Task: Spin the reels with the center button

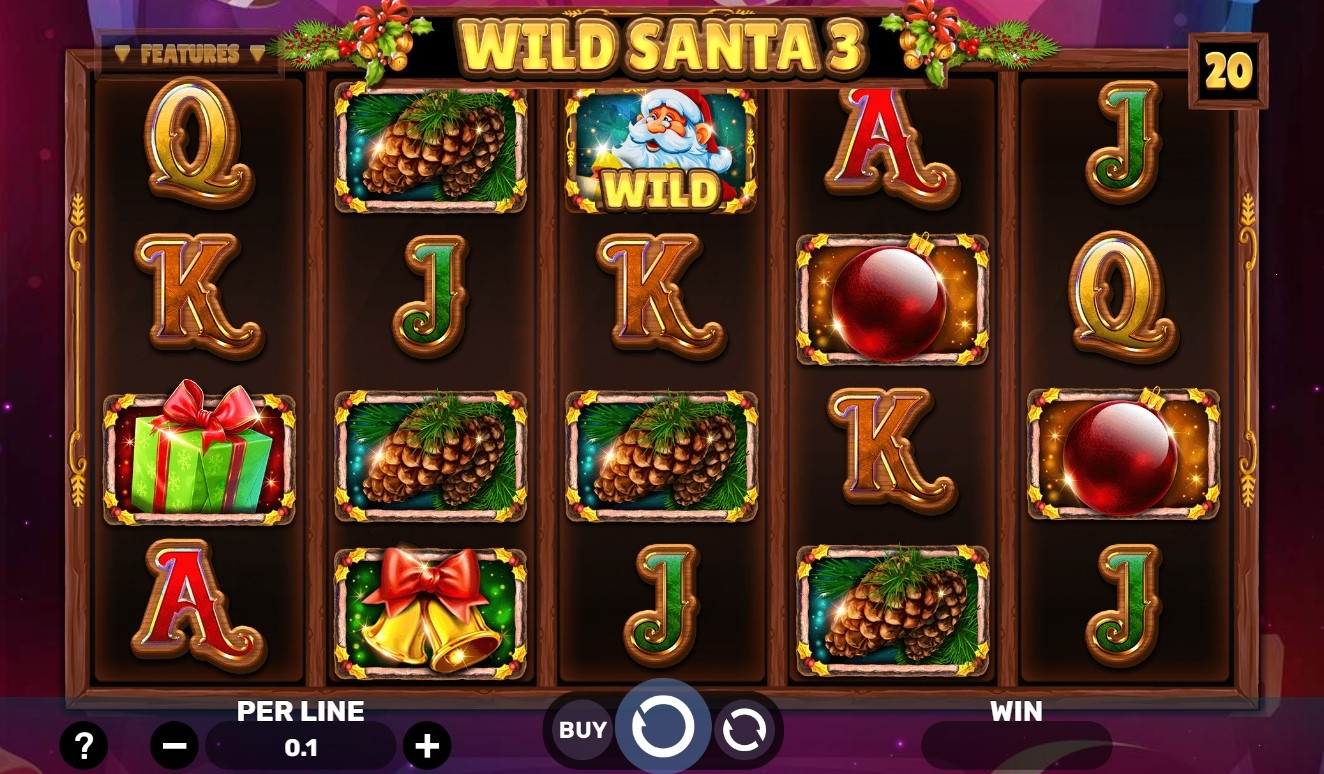Action: pos(662,727)
